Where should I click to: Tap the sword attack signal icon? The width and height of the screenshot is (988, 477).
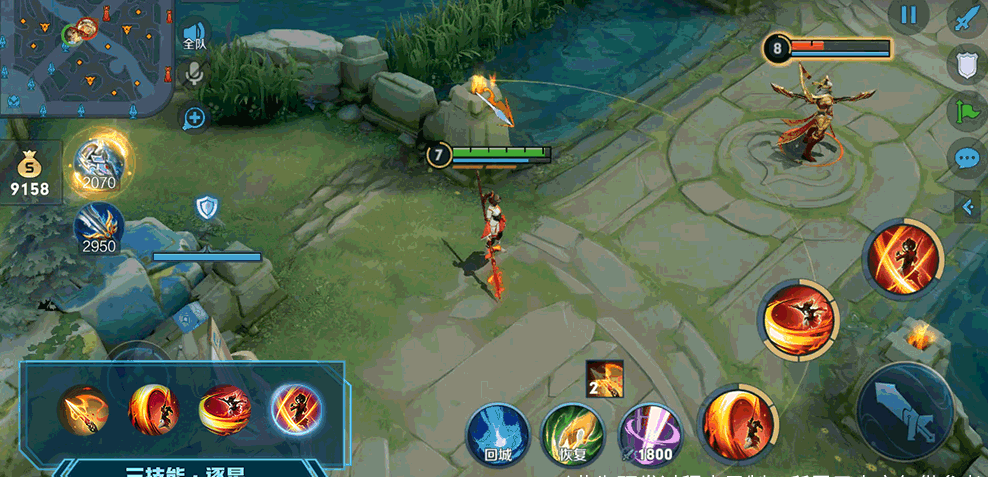pos(966,20)
